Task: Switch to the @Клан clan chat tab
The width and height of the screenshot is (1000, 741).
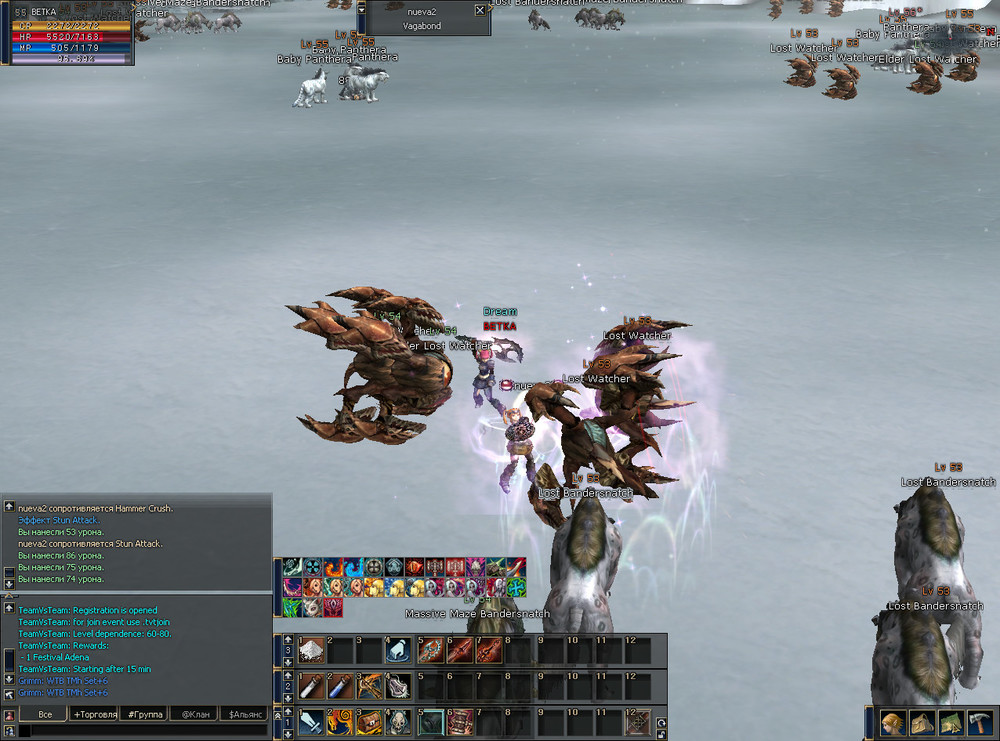Action: coord(194,715)
